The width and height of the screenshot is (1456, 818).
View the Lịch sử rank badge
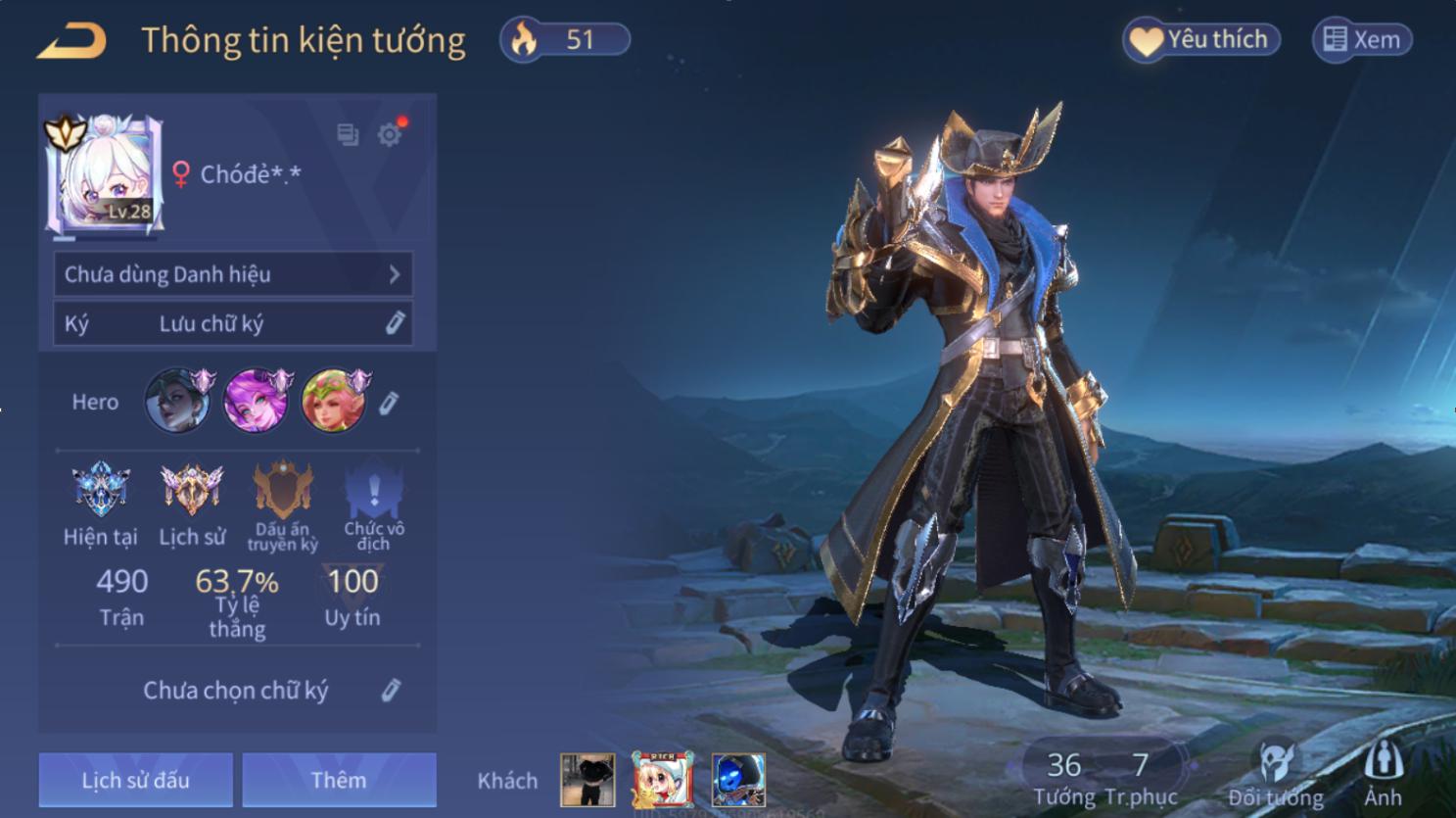192,490
